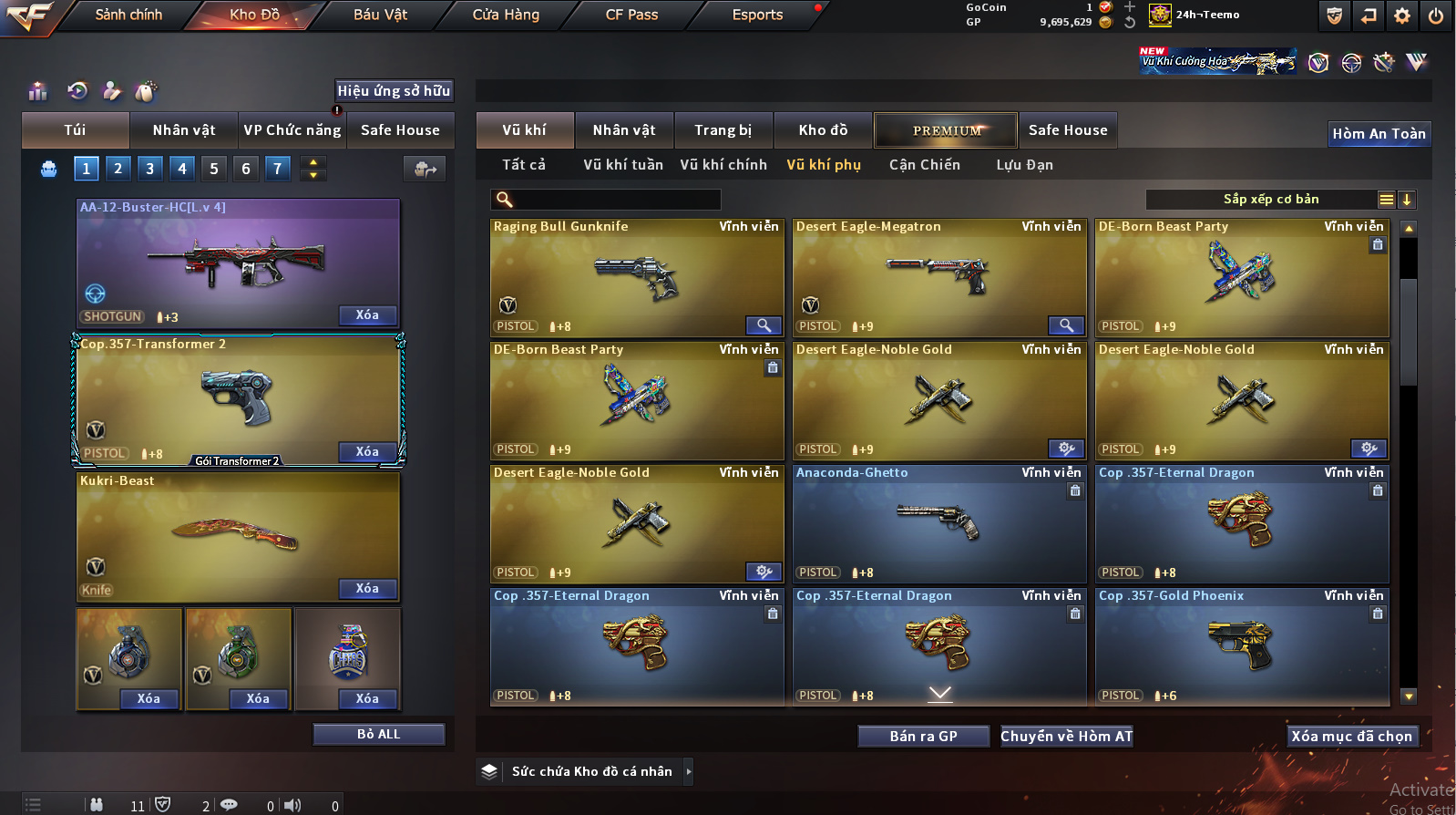Go to the Cửa Hàng shop
The height and width of the screenshot is (815, 1456).
pos(506,15)
